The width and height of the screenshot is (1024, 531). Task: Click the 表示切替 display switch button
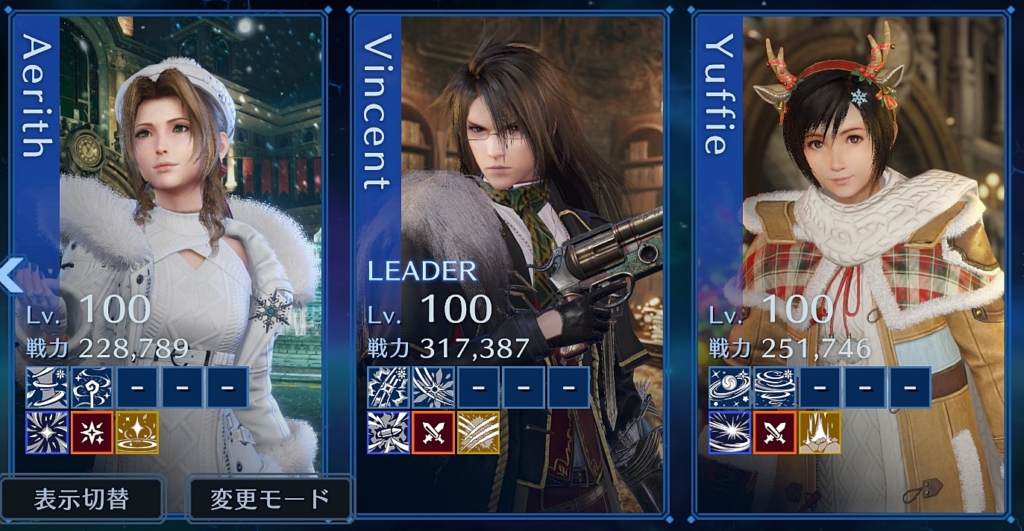coord(82,496)
